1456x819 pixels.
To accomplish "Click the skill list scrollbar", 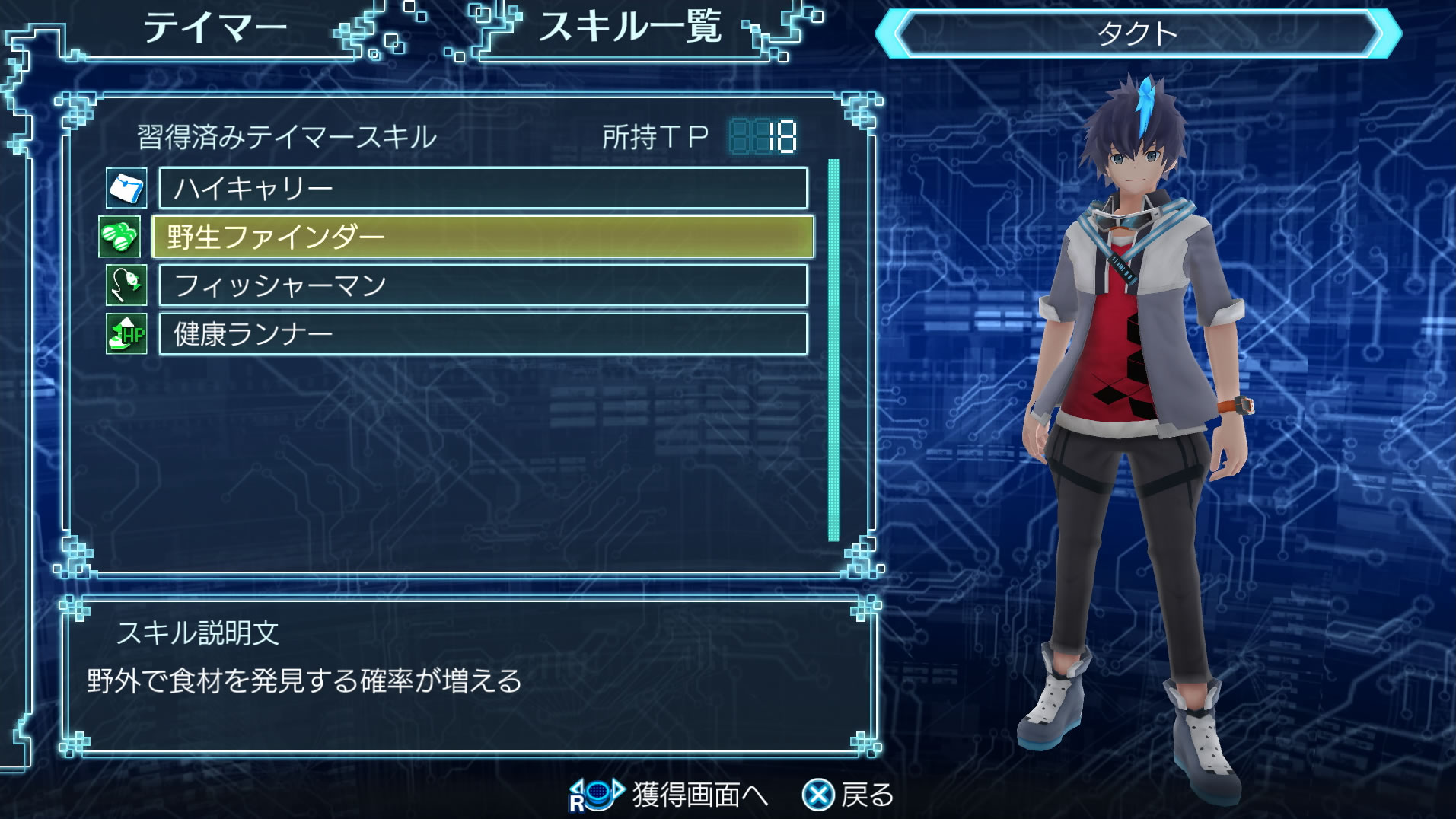I will [833, 350].
